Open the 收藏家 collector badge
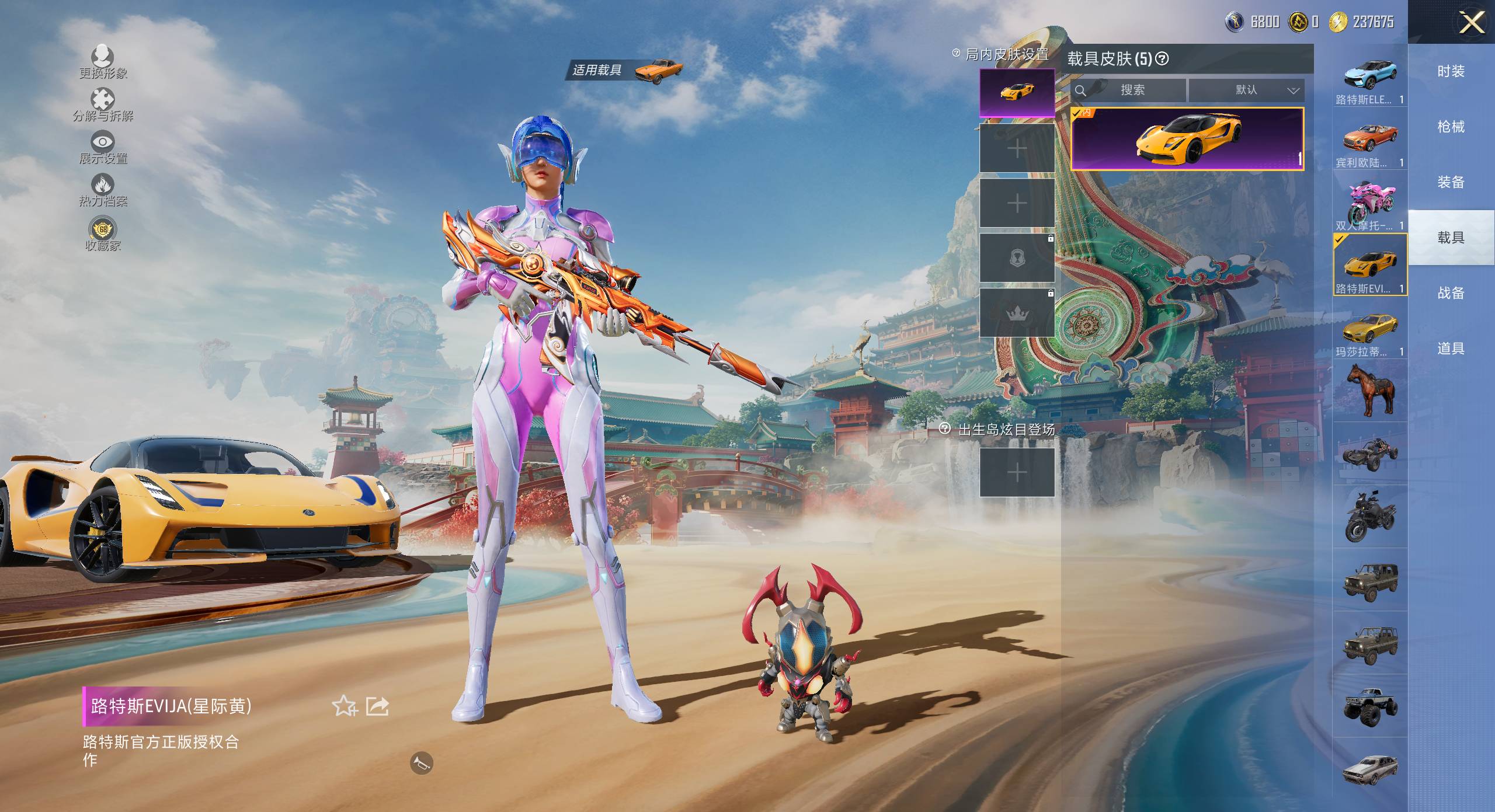Viewport: 1495px width, 812px height. [x=103, y=234]
